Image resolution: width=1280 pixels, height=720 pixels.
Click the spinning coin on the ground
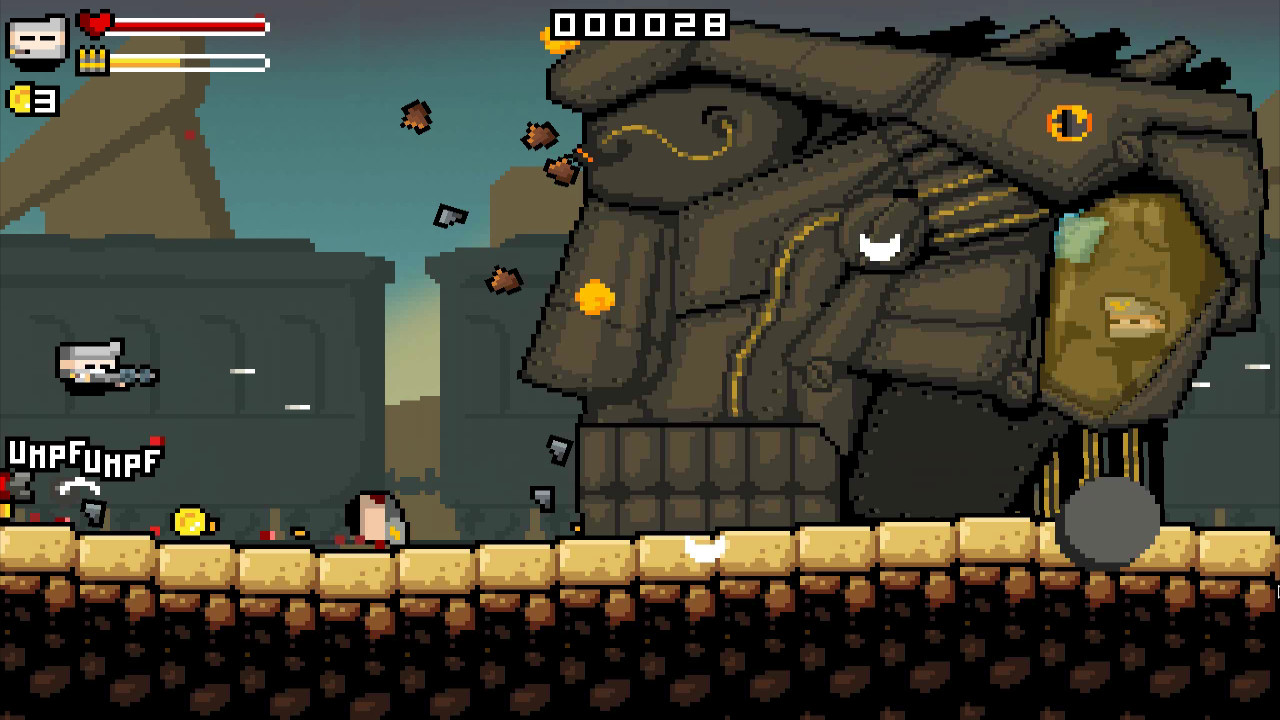point(190,521)
